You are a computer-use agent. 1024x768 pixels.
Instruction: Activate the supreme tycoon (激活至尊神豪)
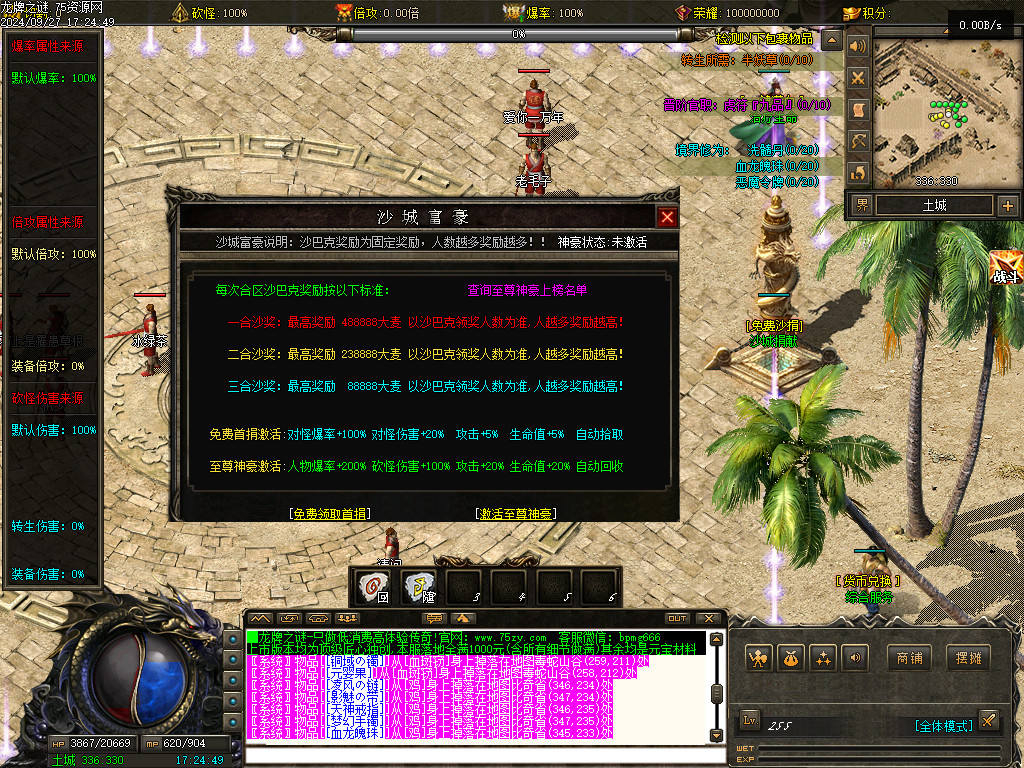click(x=516, y=514)
